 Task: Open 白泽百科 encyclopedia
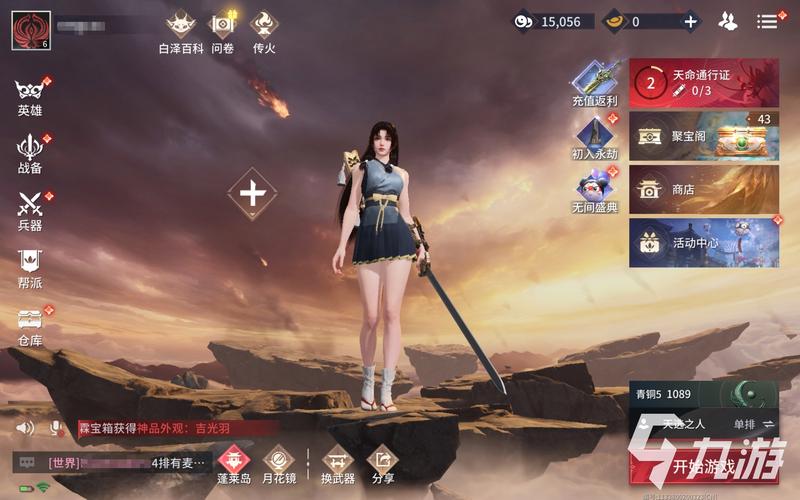pos(180,31)
